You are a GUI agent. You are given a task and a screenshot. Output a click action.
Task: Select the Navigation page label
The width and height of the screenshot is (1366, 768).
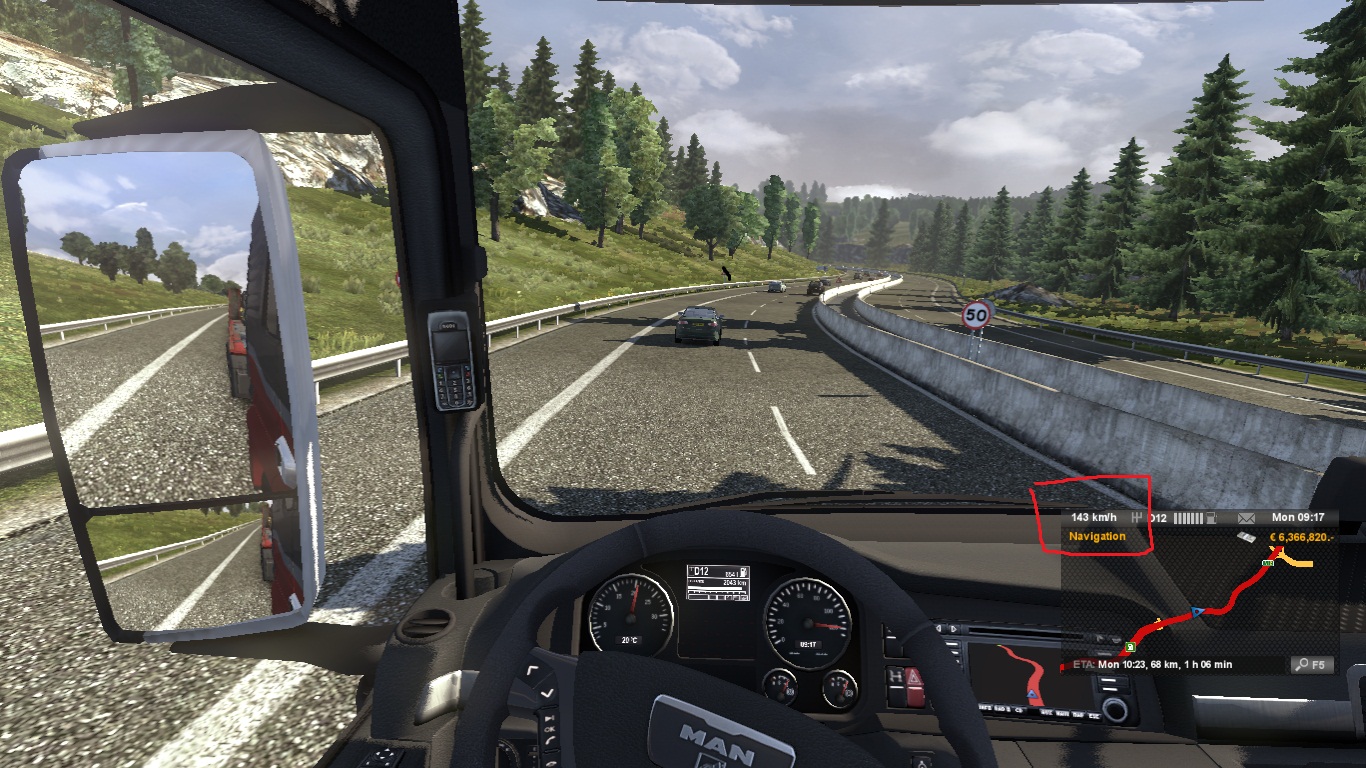tap(1097, 537)
